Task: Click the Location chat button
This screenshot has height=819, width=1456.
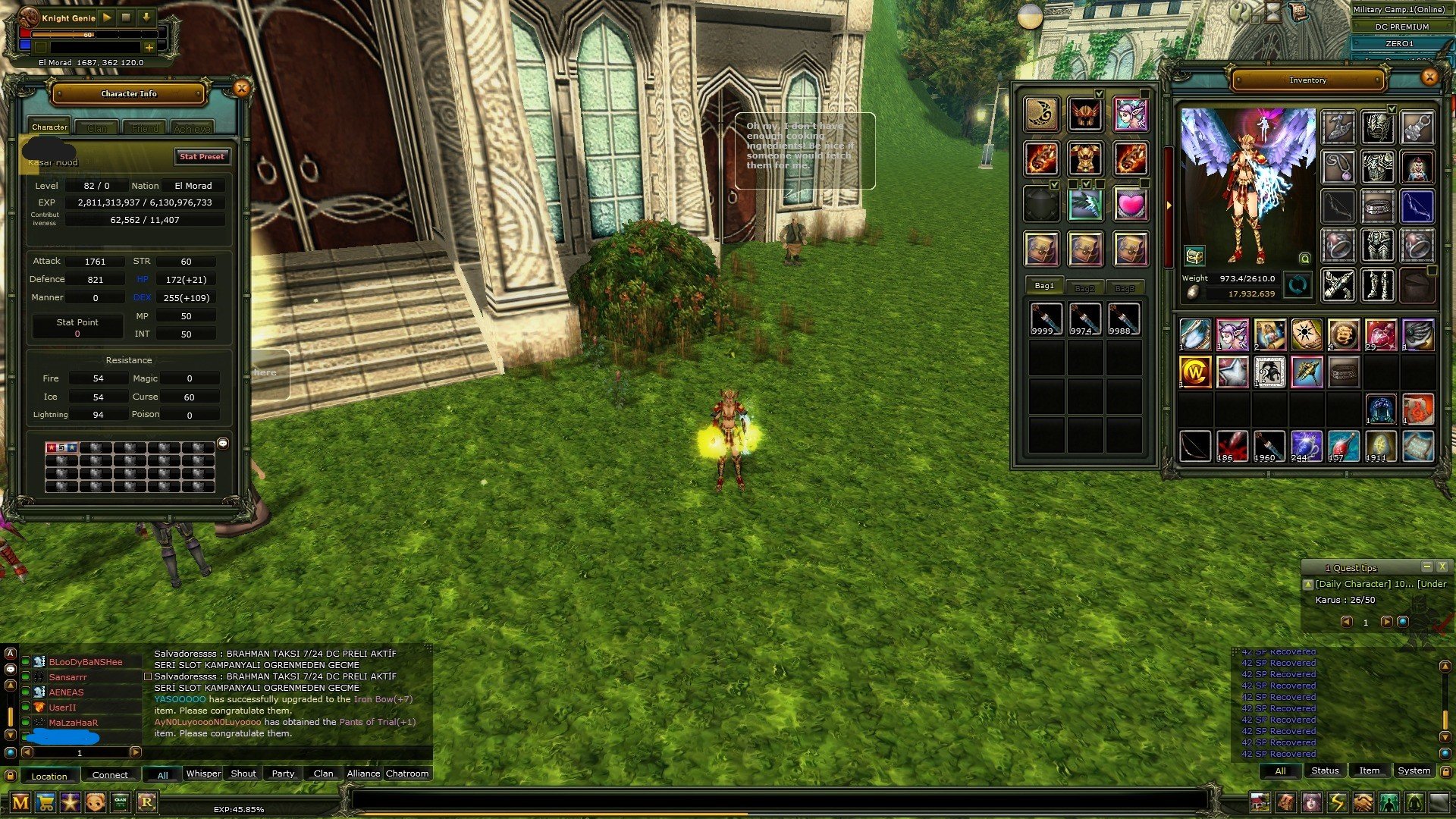Action: coord(49,776)
